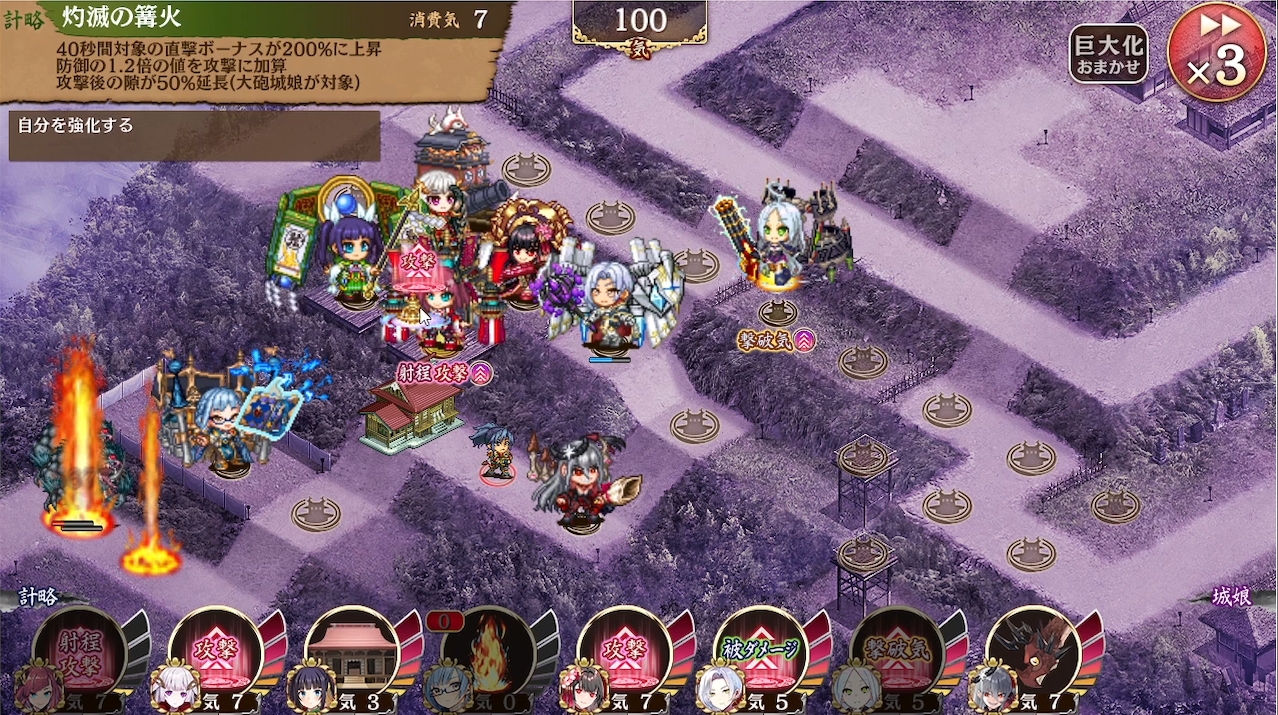Select the shrine building stratagem costing 3 気

pyautogui.click(x=352, y=653)
